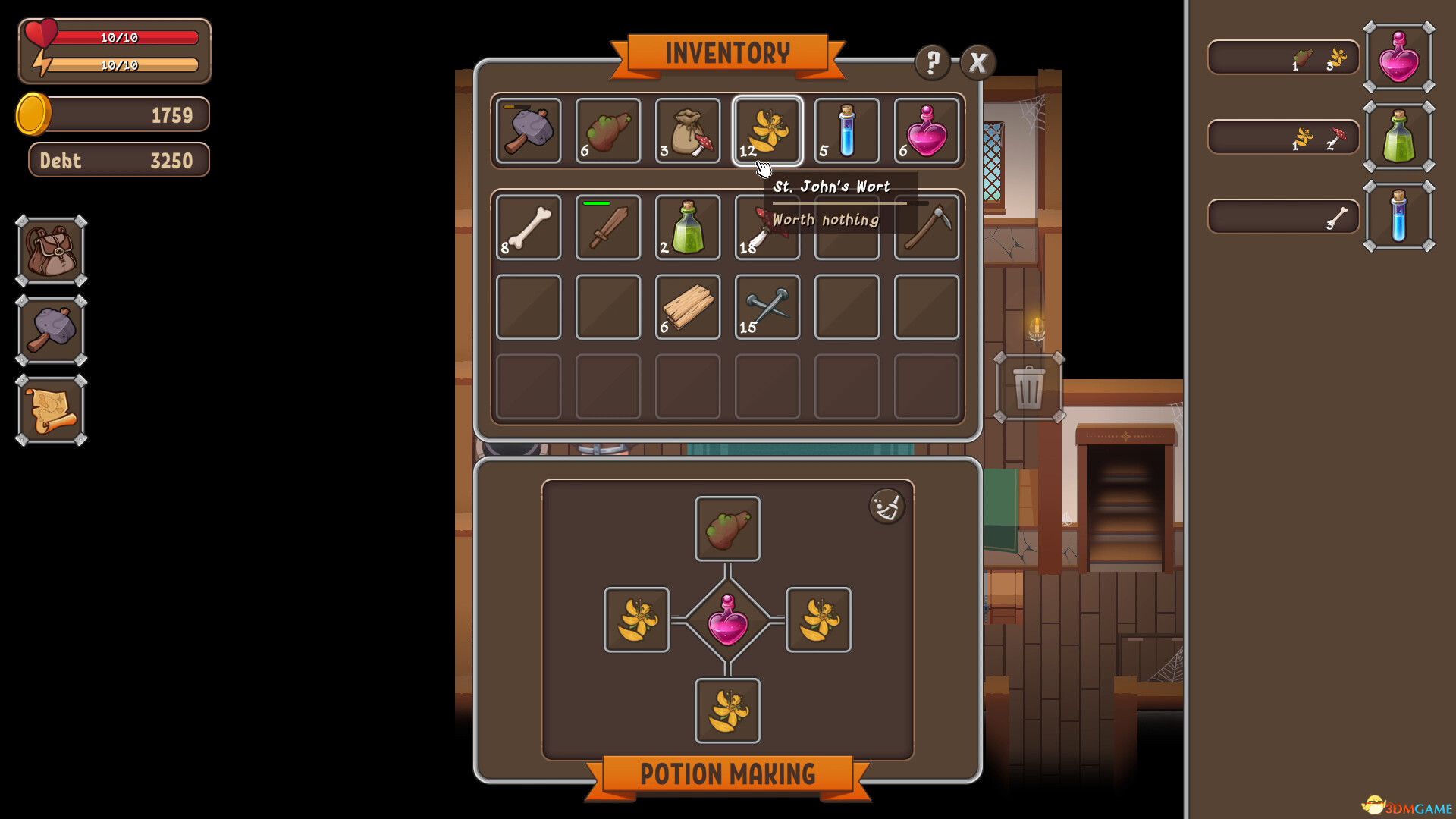Image resolution: width=1456 pixels, height=819 pixels.
Task: Open the backpack inventory sidebar icon
Action: [x=50, y=249]
